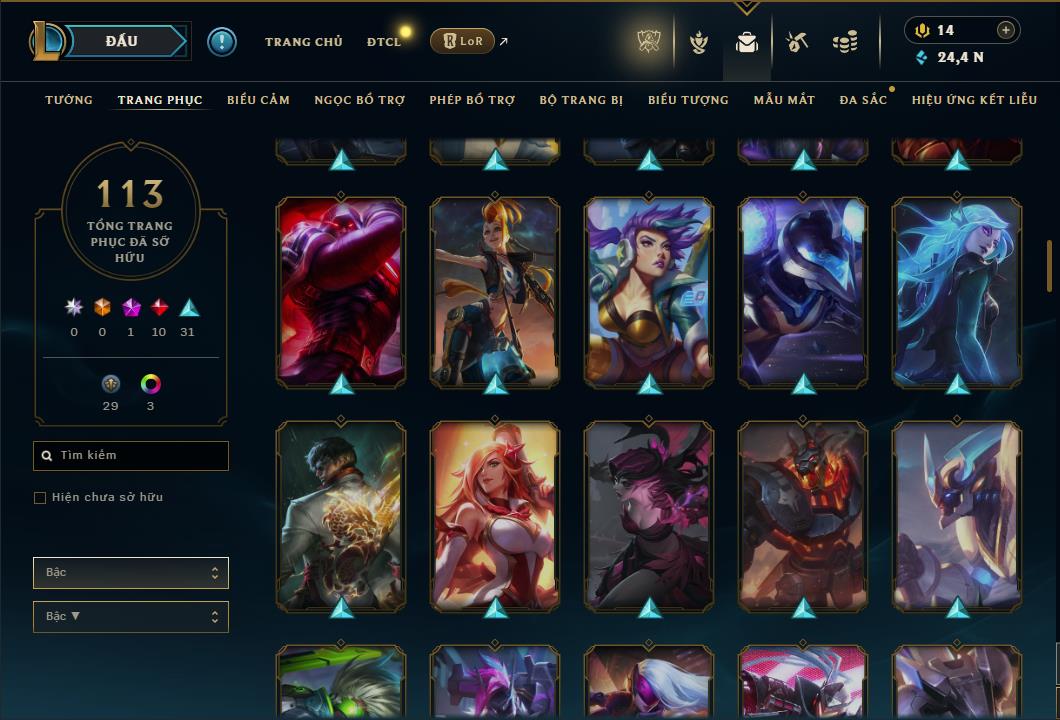1060x720 pixels.
Task: Switch to the ĐA SẮC tab
Action: [x=863, y=100]
